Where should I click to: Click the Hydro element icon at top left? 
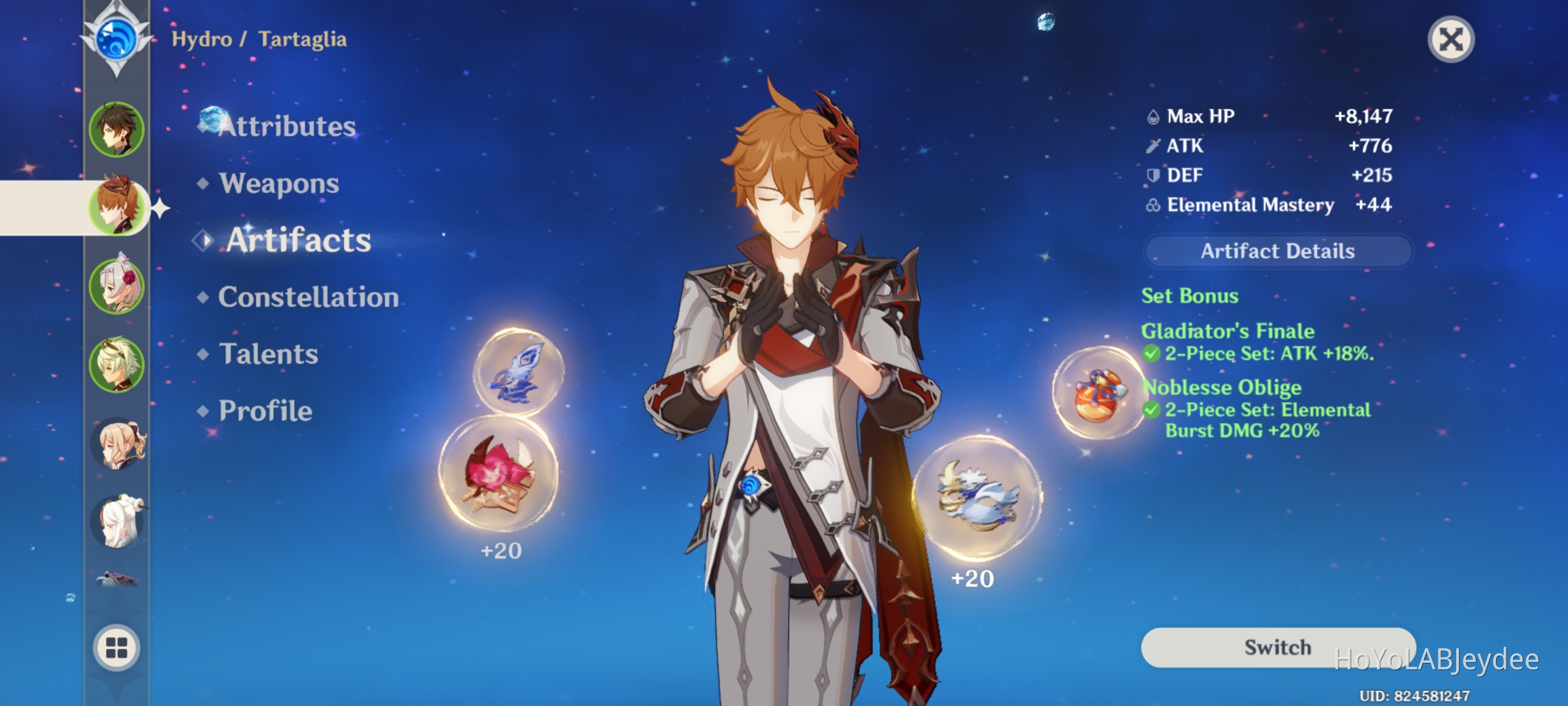pyautogui.click(x=116, y=41)
